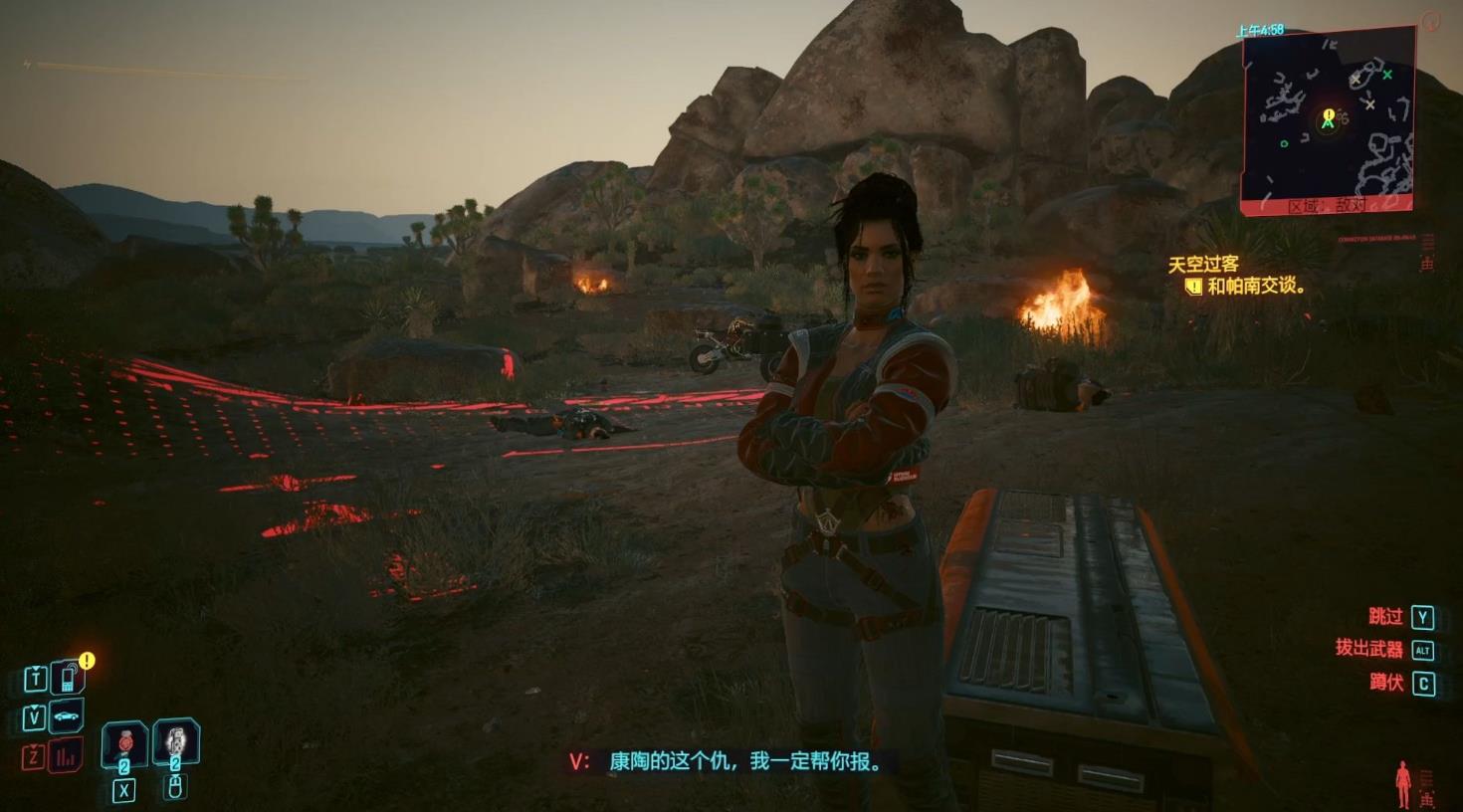
Task: Click the yellow quest marker on minimap
Action: pos(1329,115)
